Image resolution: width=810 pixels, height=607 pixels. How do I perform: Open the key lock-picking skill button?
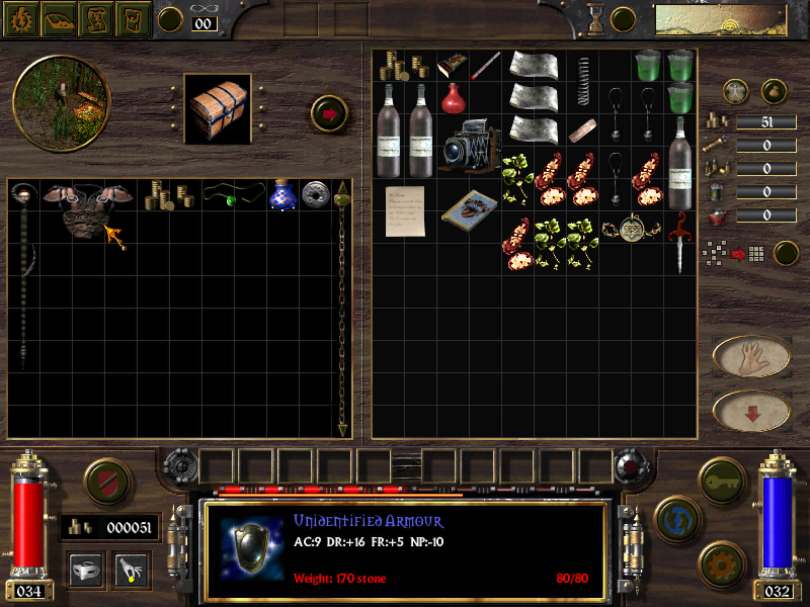pos(722,480)
